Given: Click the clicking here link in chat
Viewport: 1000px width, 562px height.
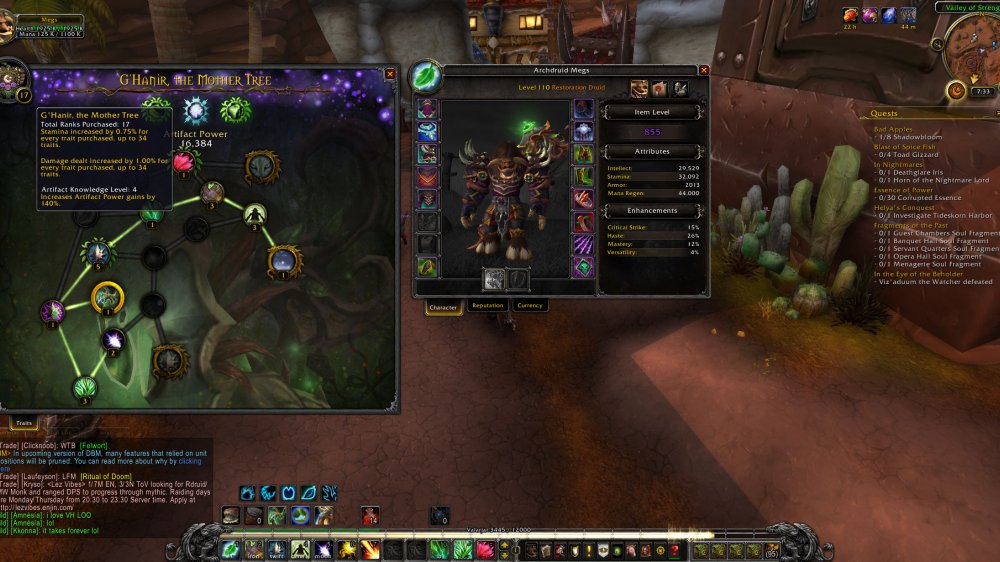Looking at the screenshot, I should (x=189, y=461).
